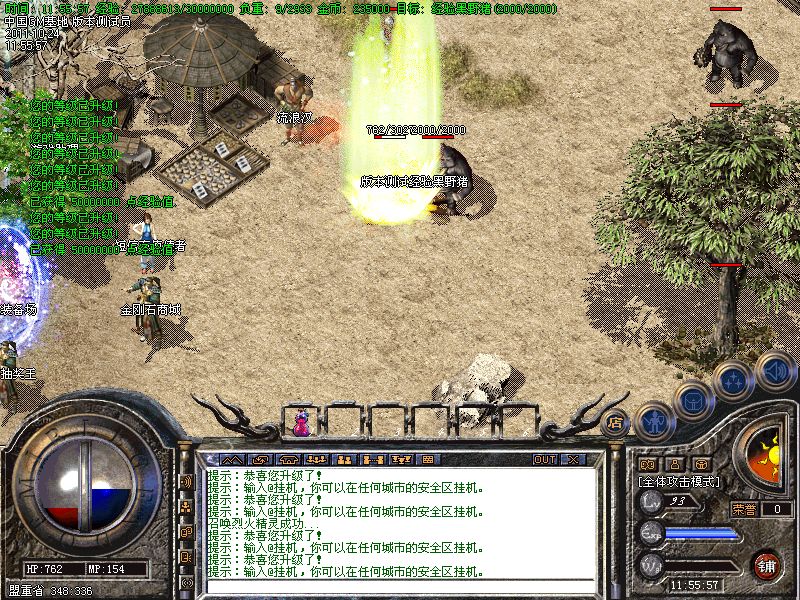The image size is (800, 600).
Task: Click the two-person toolbar icon
Action: point(346,460)
